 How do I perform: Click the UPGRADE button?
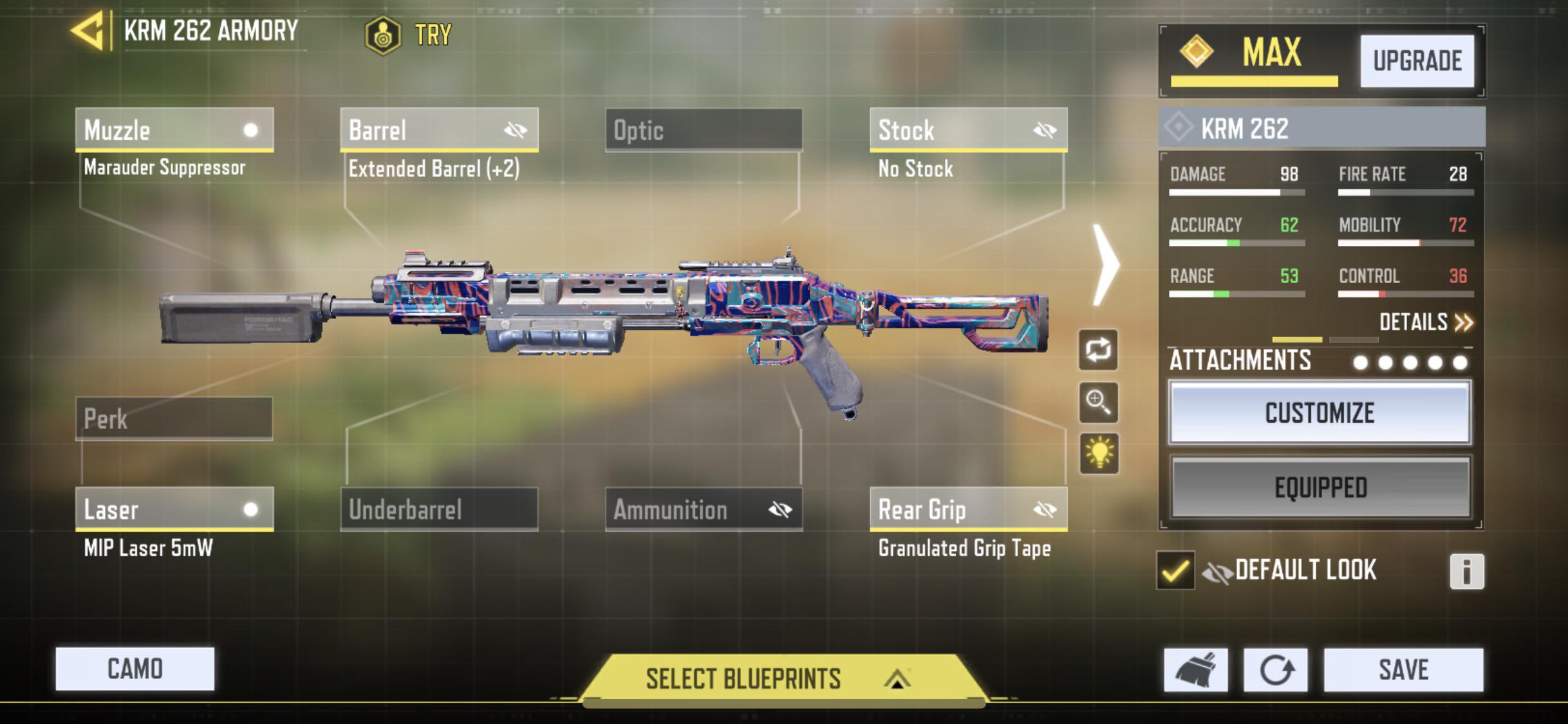(x=1417, y=61)
